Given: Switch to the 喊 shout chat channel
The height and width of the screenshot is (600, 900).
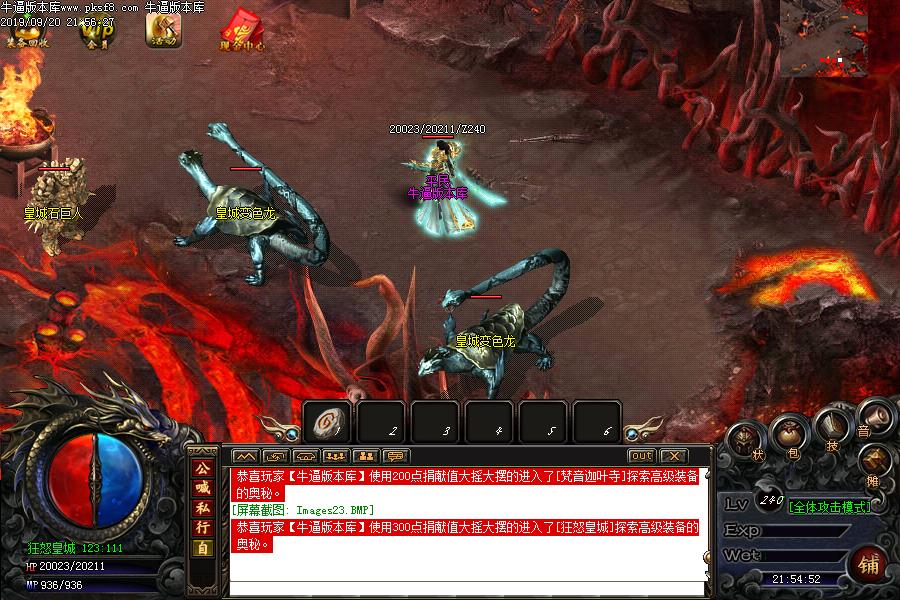Looking at the screenshot, I should (x=202, y=488).
